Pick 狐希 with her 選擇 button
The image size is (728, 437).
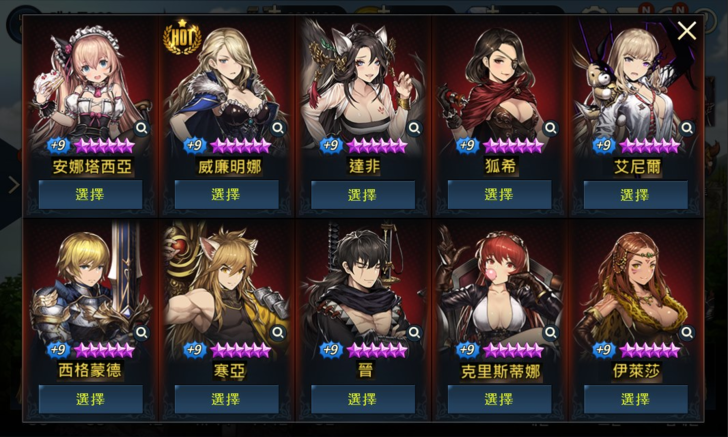pos(499,195)
